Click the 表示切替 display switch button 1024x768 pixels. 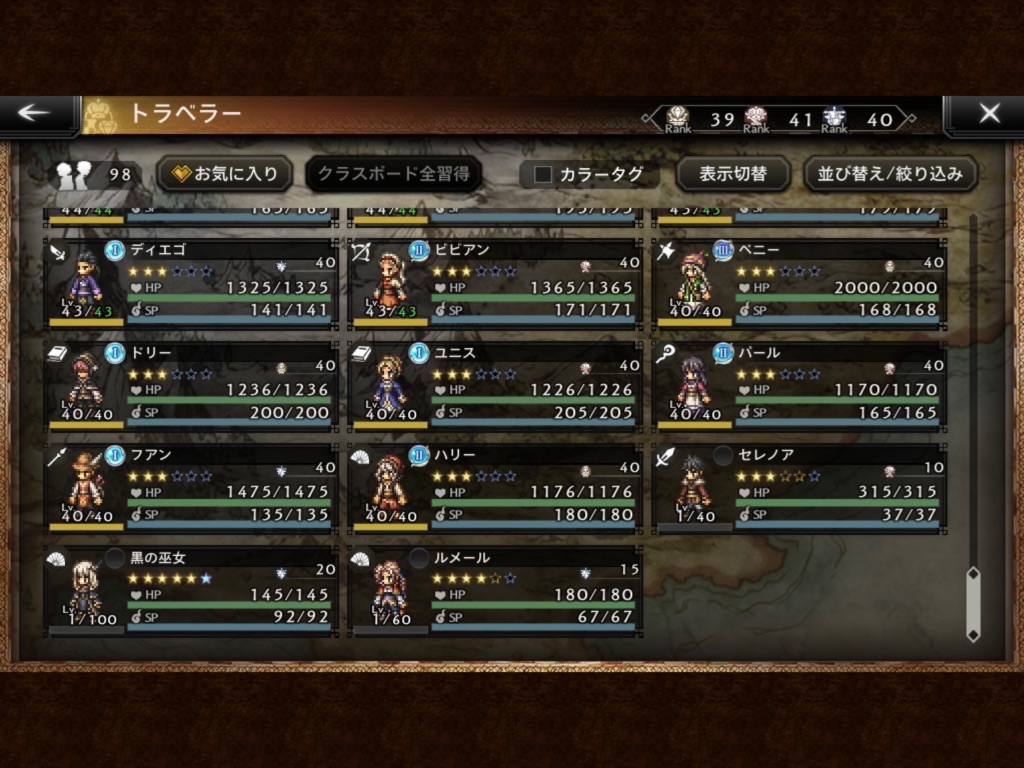point(732,174)
